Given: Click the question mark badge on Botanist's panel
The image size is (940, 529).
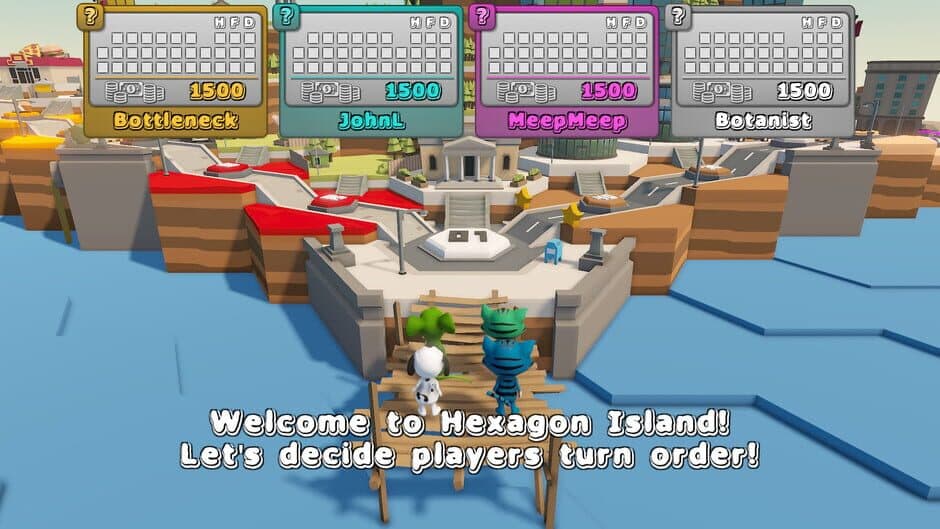Looking at the screenshot, I should pyautogui.click(x=678, y=15).
